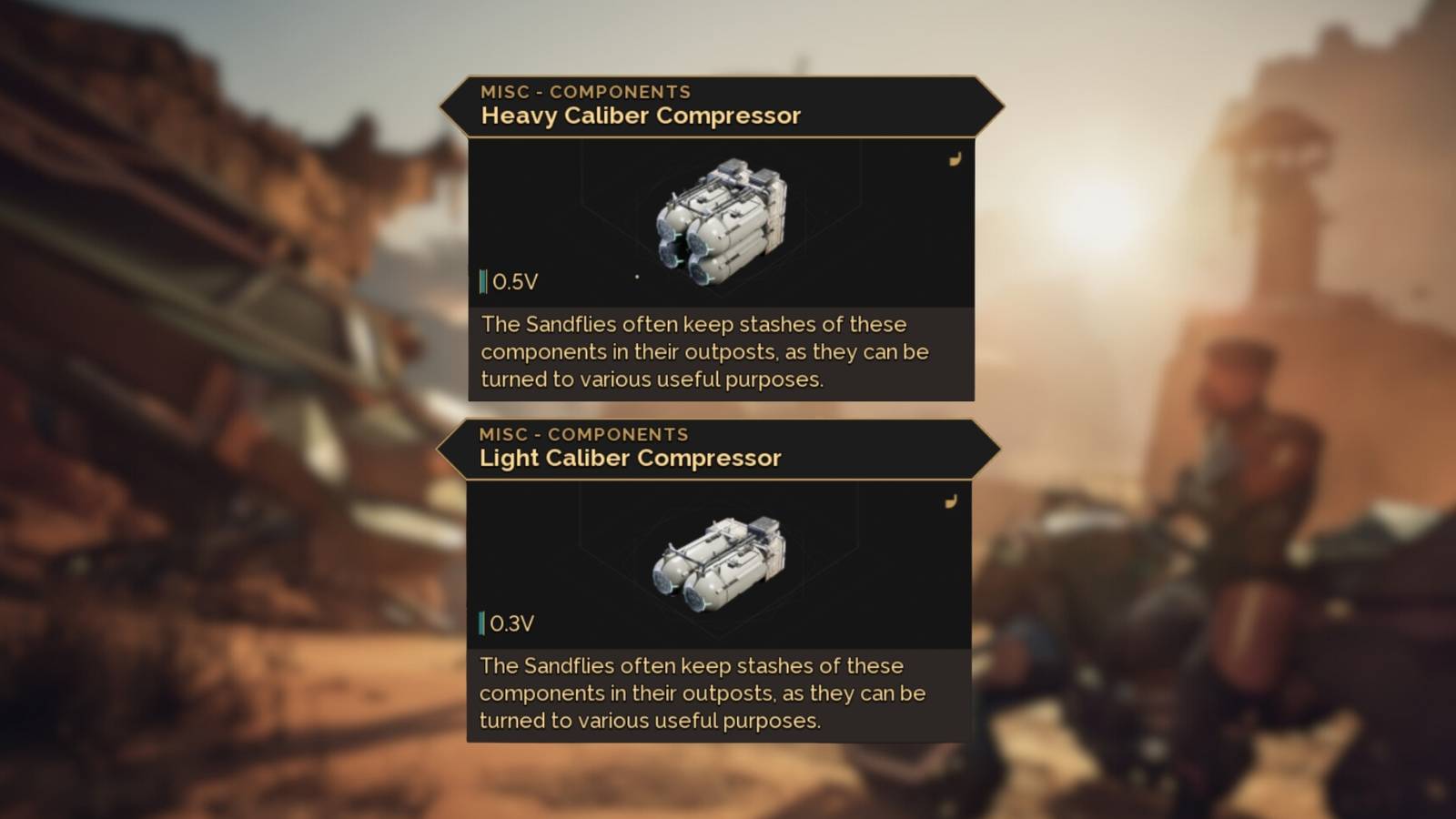1456x819 pixels.
Task: Expand the Light Caliber Compressor description panel
Action: point(719,693)
